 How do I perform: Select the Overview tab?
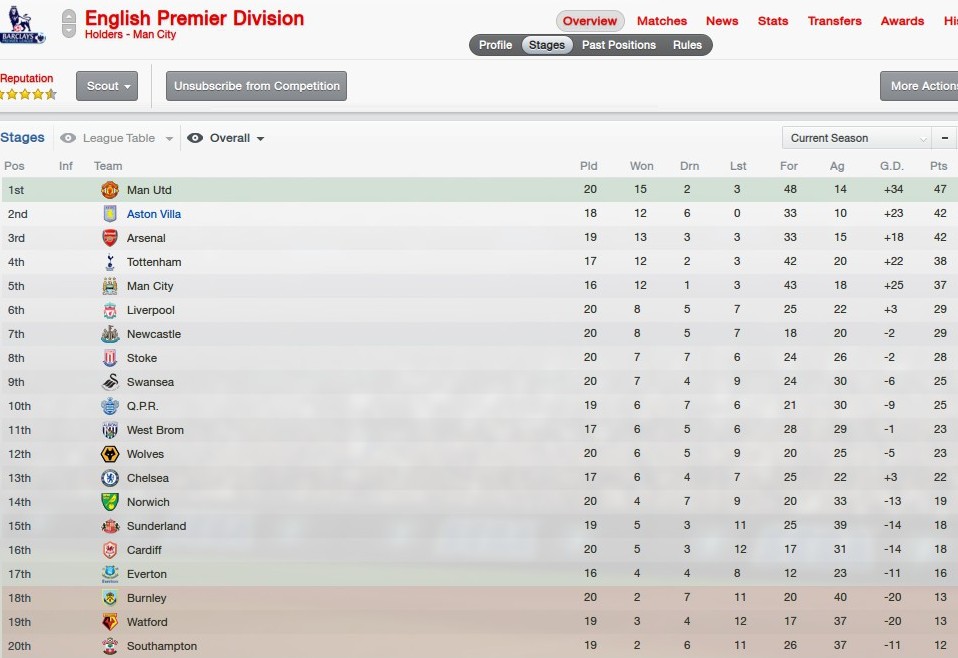(x=589, y=21)
